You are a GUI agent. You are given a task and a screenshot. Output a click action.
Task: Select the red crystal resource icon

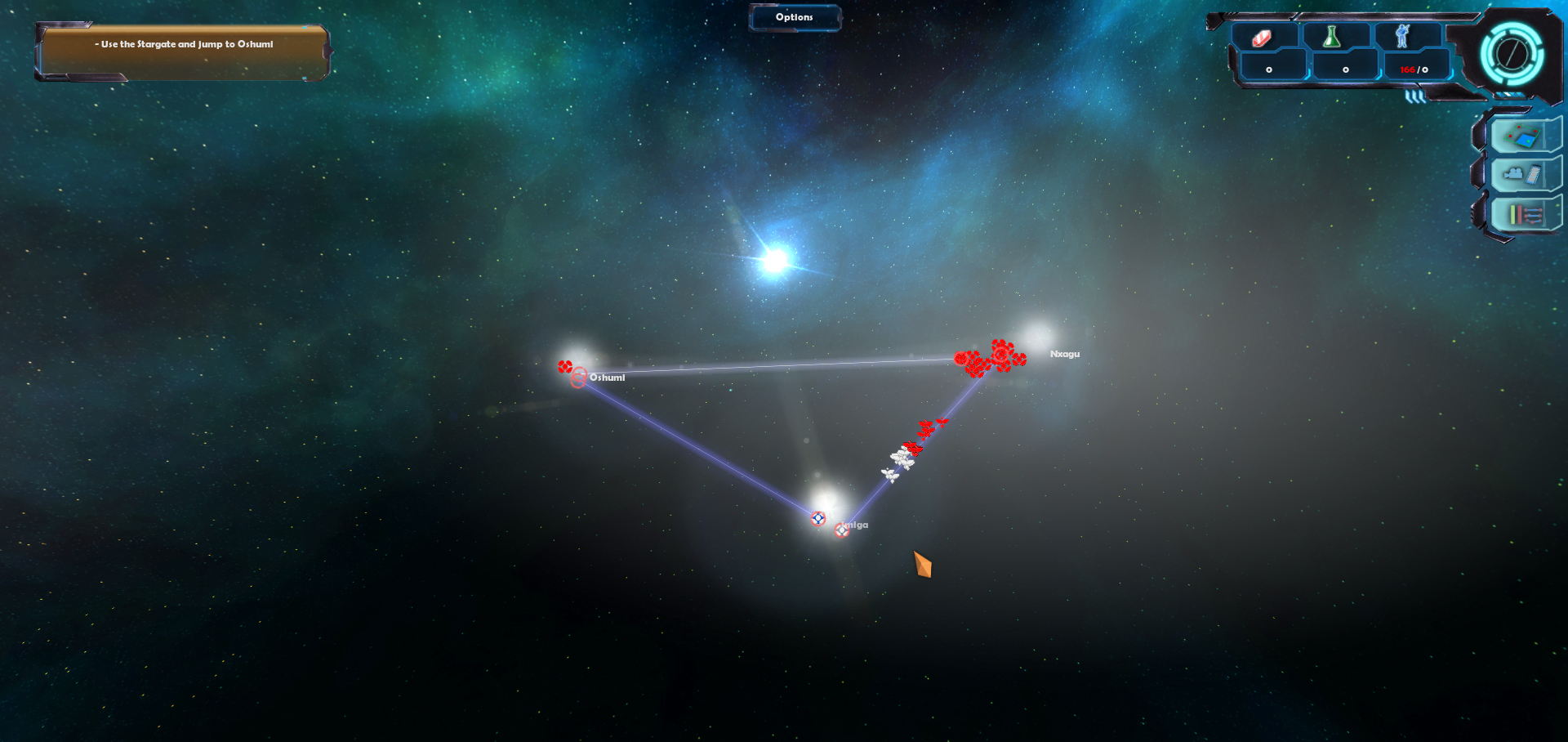pos(1262,38)
